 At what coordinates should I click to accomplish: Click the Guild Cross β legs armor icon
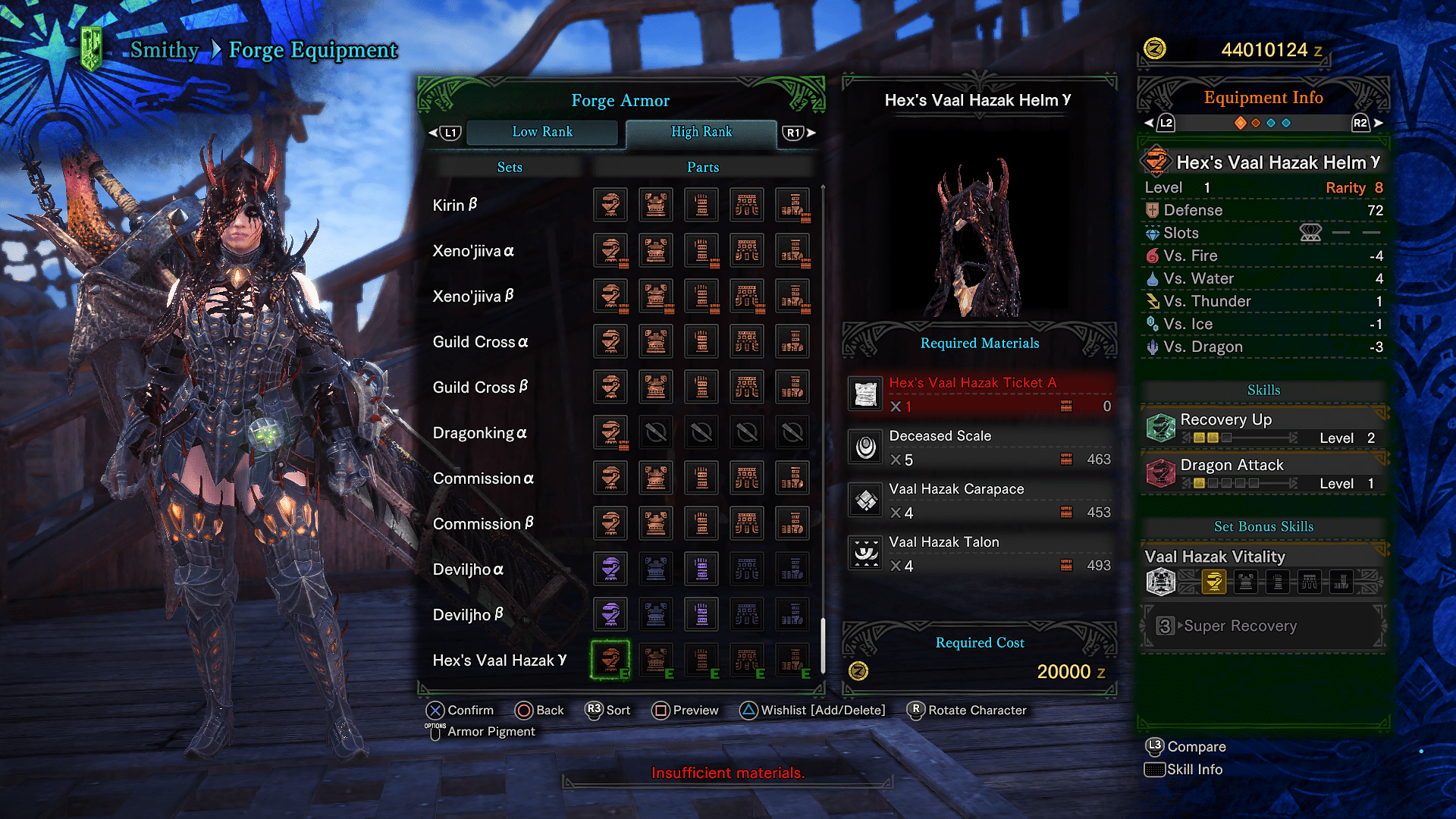(x=792, y=387)
